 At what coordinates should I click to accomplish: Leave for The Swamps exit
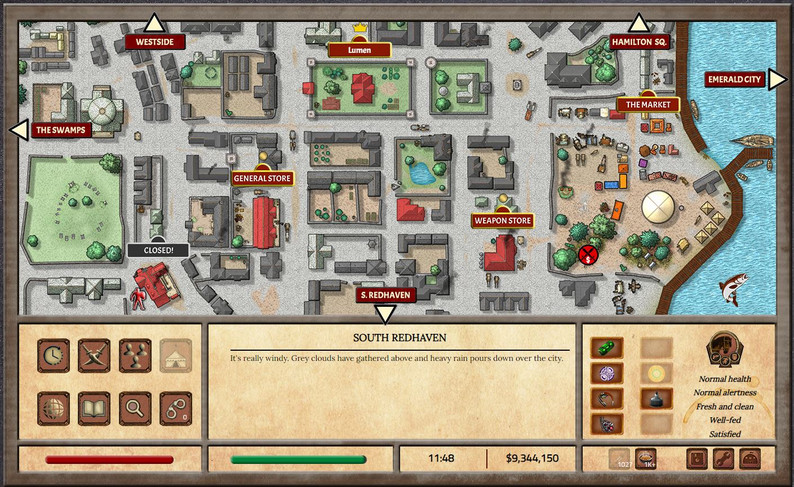(62, 129)
